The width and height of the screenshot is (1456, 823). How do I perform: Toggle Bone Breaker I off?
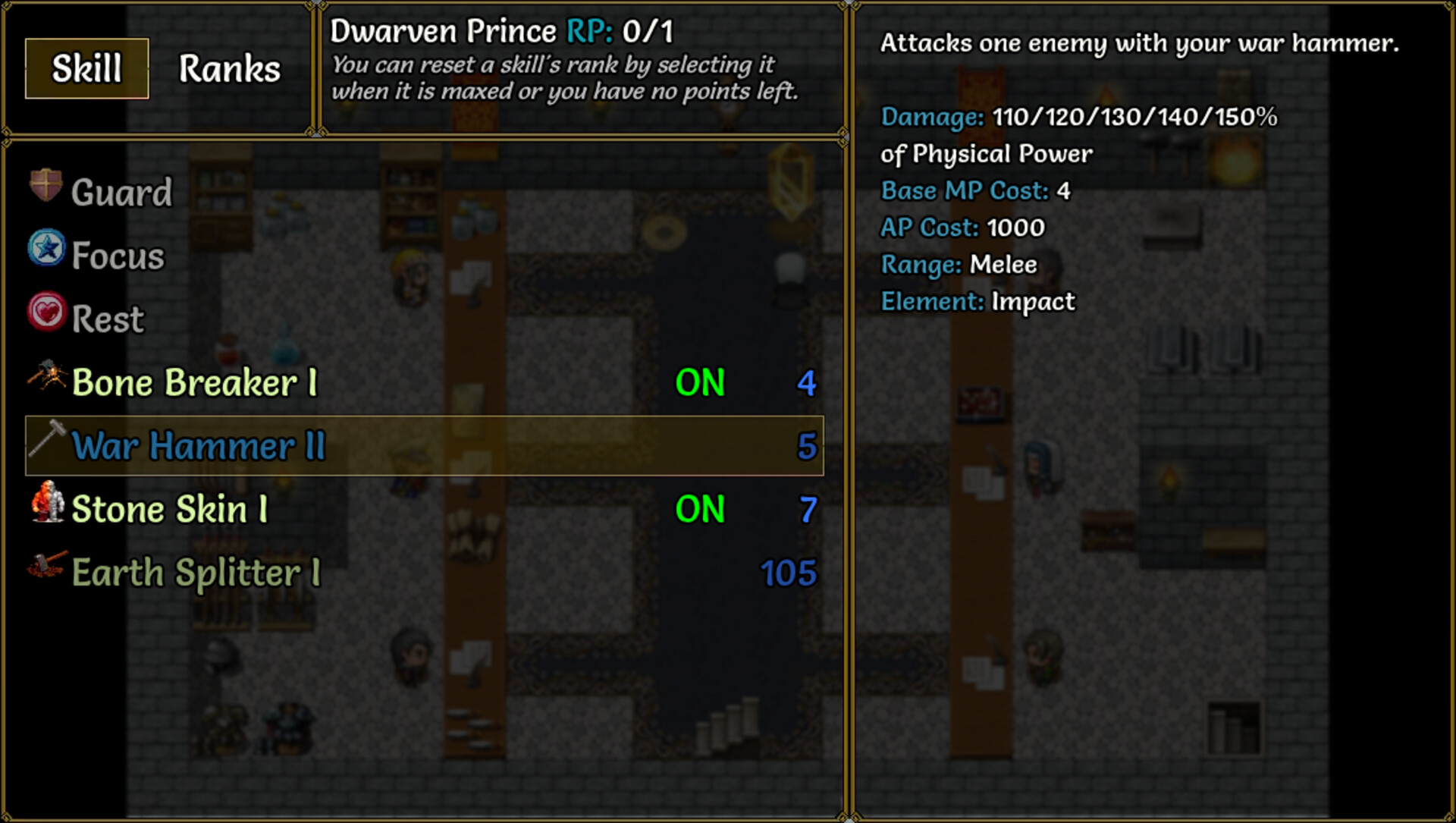[699, 383]
